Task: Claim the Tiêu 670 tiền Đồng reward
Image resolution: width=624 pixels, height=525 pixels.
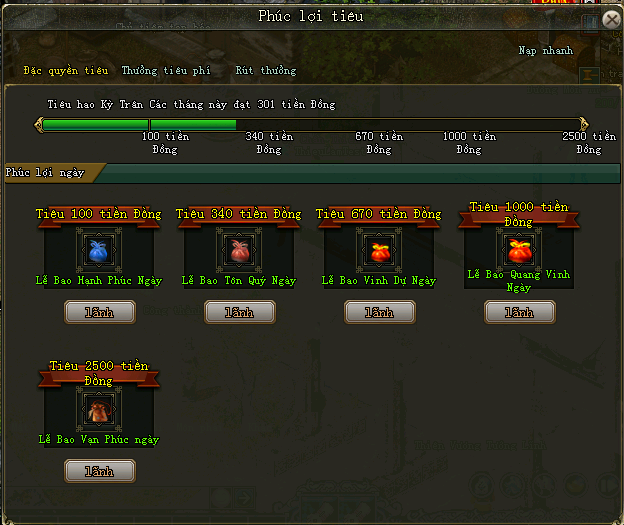Action: [379, 313]
